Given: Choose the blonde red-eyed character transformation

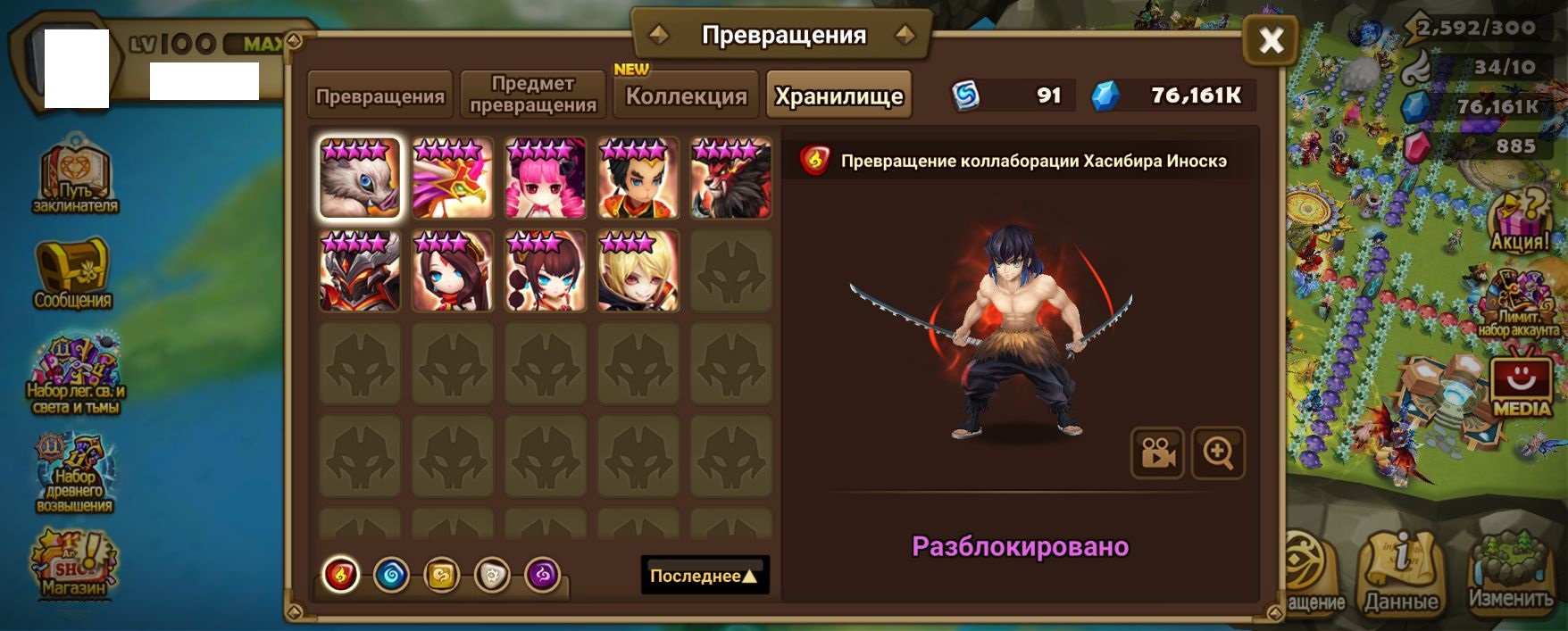Looking at the screenshot, I should coord(638,271).
